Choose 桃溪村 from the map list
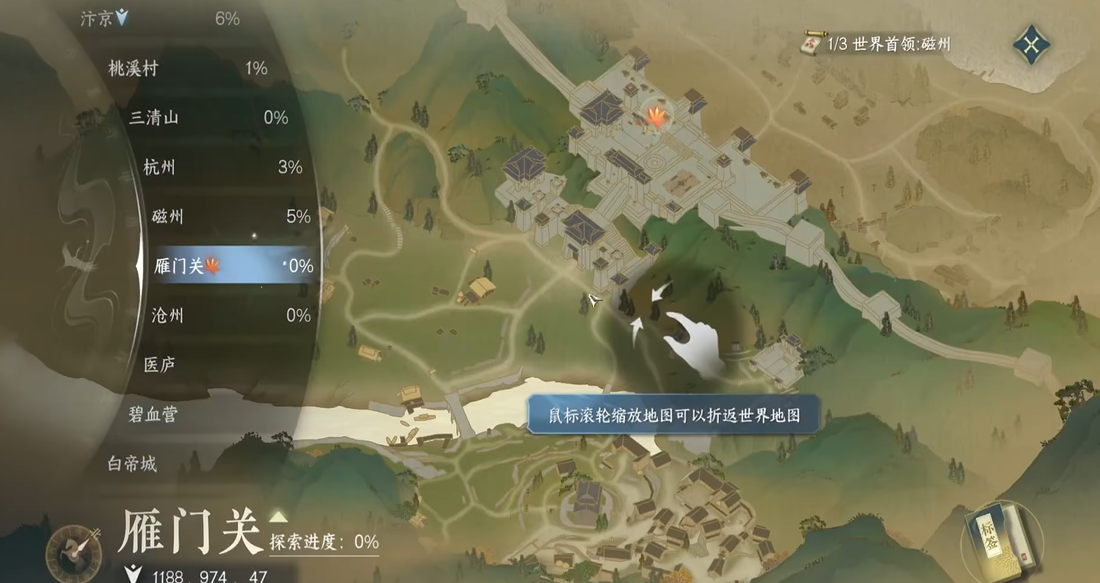Screen dimensions: 1100x583 coord(133,68)
